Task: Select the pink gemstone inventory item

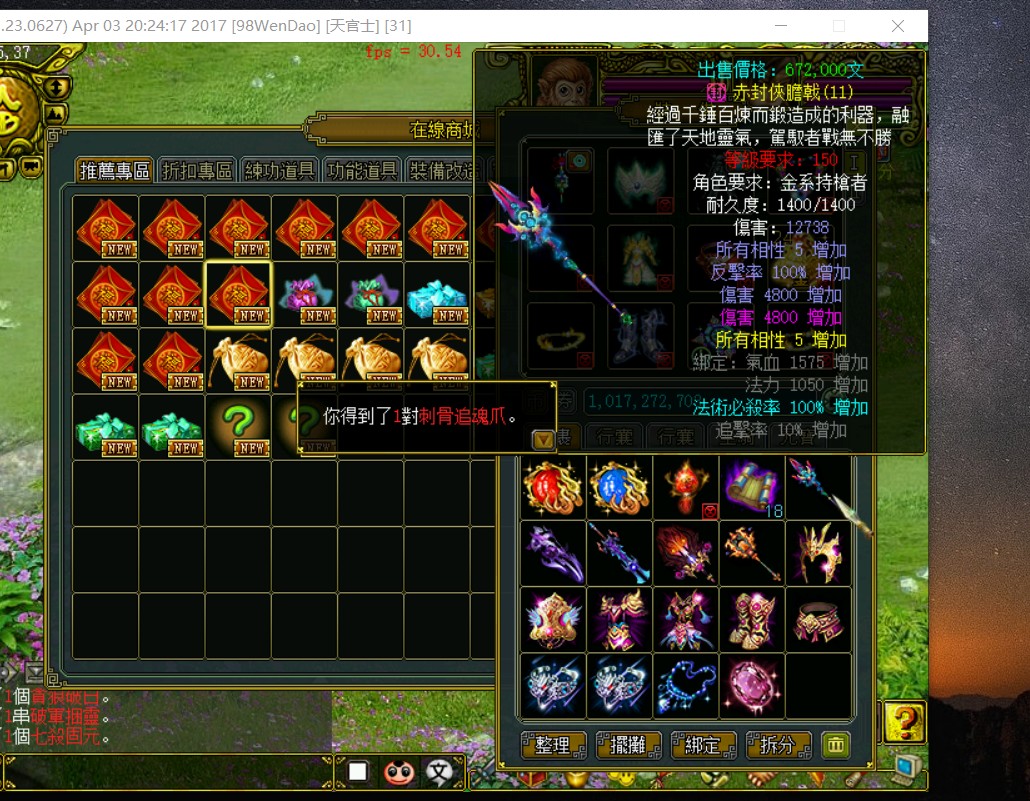Action: [x=752, y=686]
